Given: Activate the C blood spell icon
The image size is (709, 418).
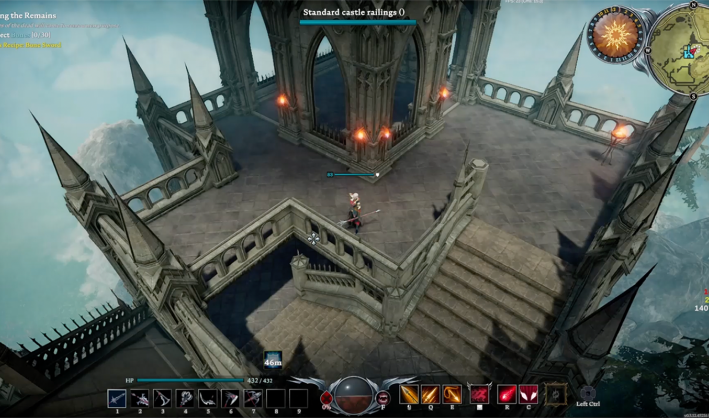Looking at the screenshot, I should 528,394.
